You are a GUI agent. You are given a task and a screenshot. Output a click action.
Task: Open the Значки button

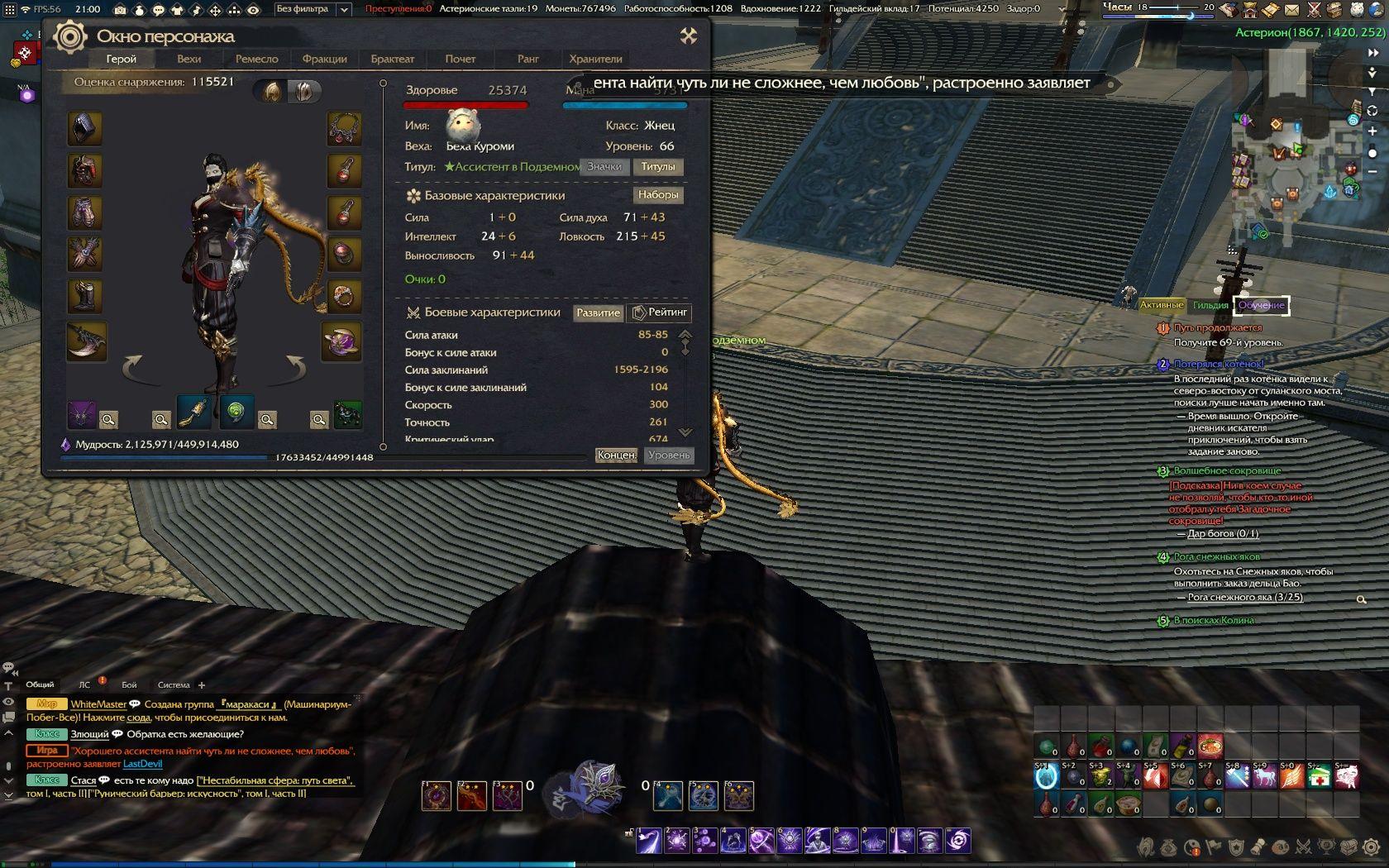[x=604, y=166]
